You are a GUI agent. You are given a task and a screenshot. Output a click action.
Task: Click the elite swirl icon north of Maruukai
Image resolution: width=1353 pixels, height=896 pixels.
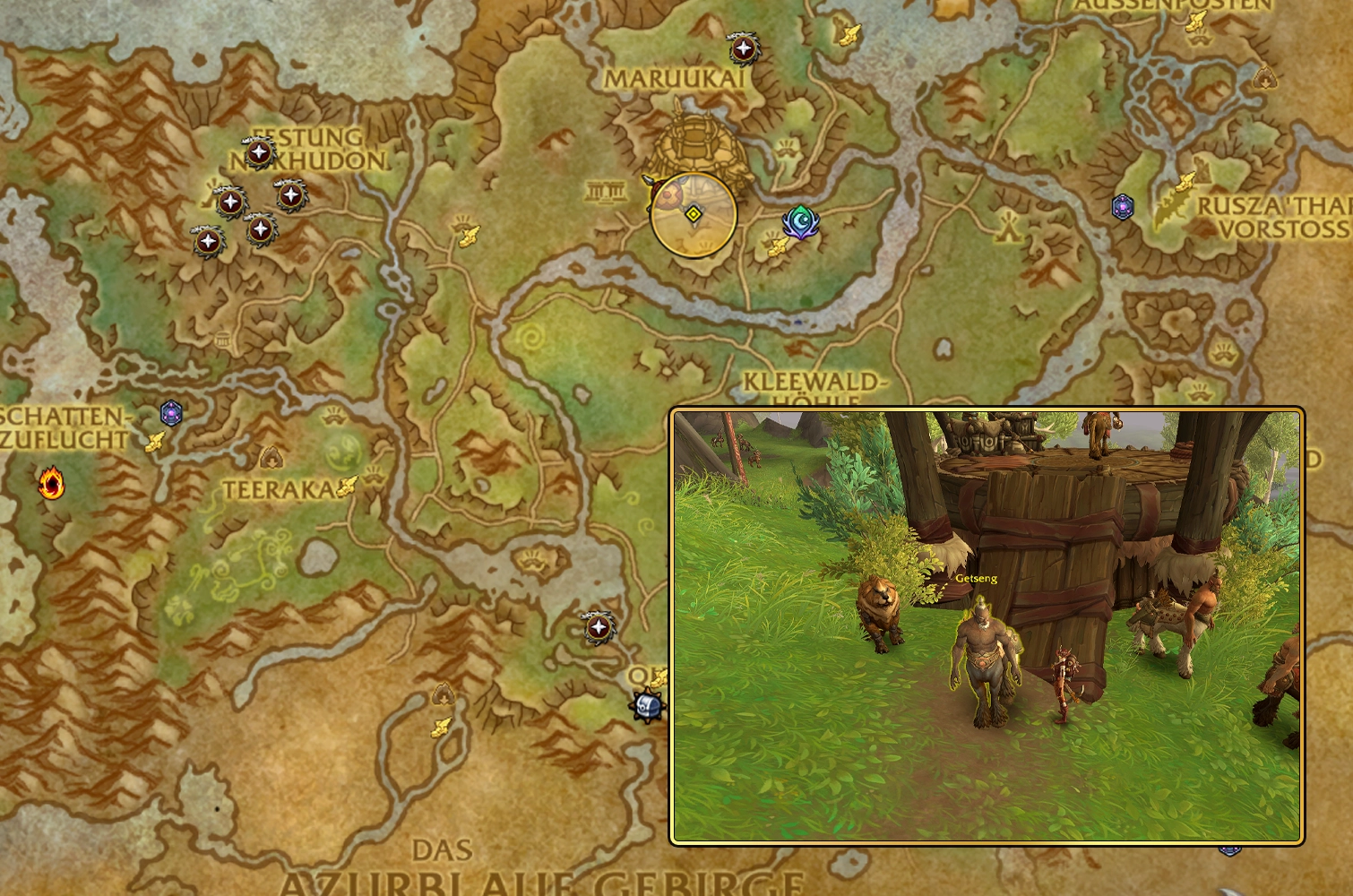point(742,47)
